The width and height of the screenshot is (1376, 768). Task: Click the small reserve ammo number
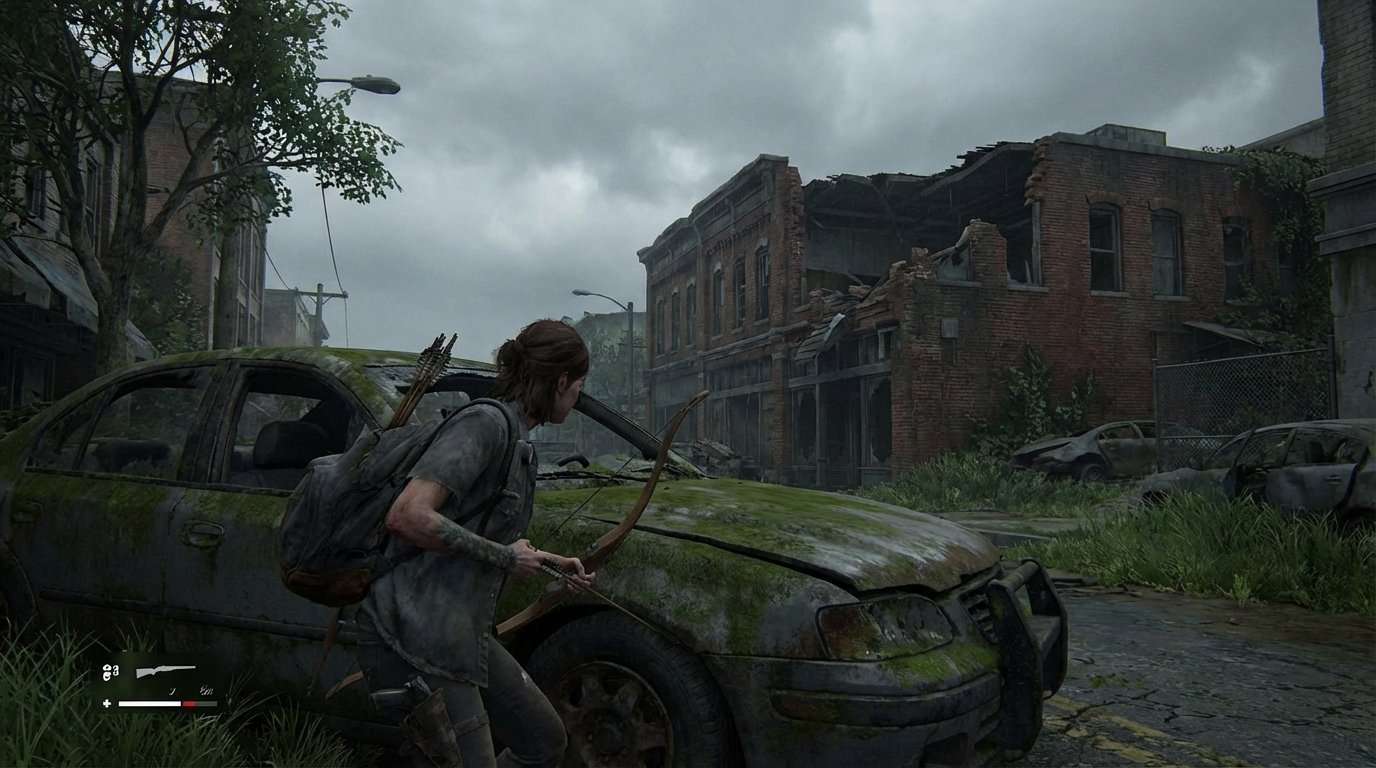[x=206, y=691]
